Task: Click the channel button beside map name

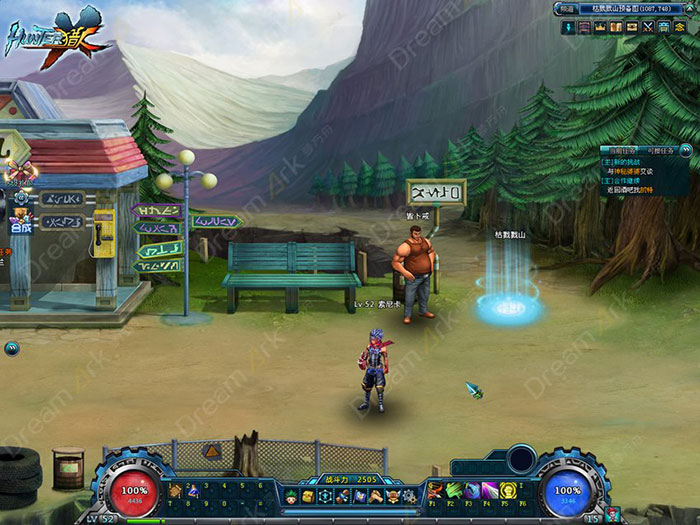Action: [568, 9]
